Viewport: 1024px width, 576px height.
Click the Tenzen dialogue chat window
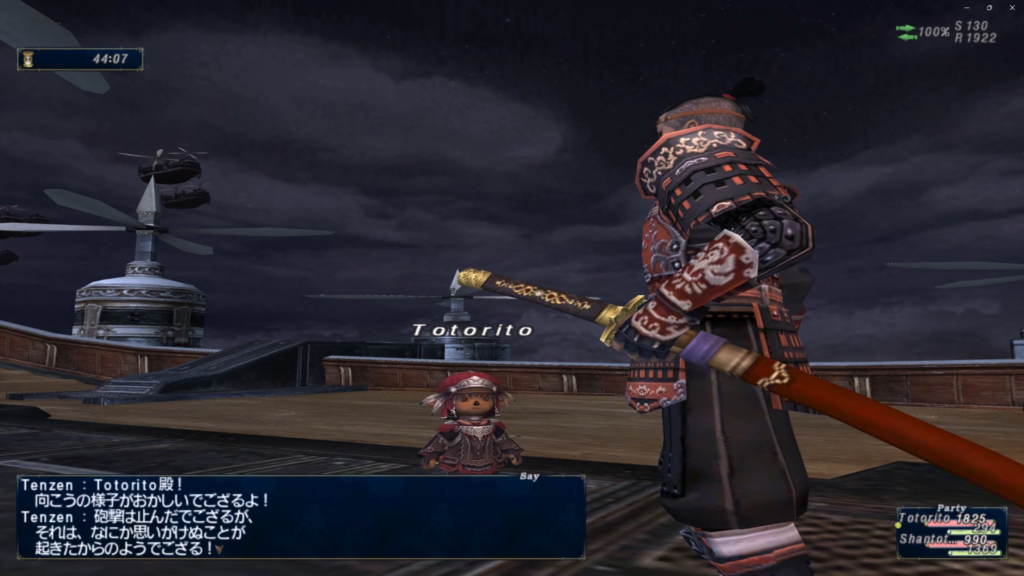point(300,516)
